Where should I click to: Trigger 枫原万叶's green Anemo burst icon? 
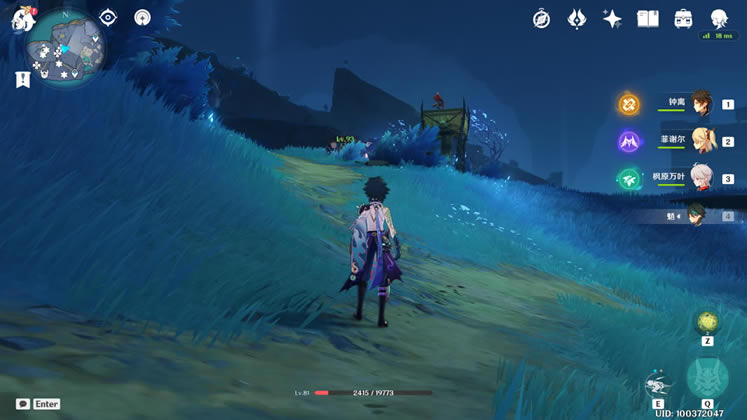click(628, 178)
